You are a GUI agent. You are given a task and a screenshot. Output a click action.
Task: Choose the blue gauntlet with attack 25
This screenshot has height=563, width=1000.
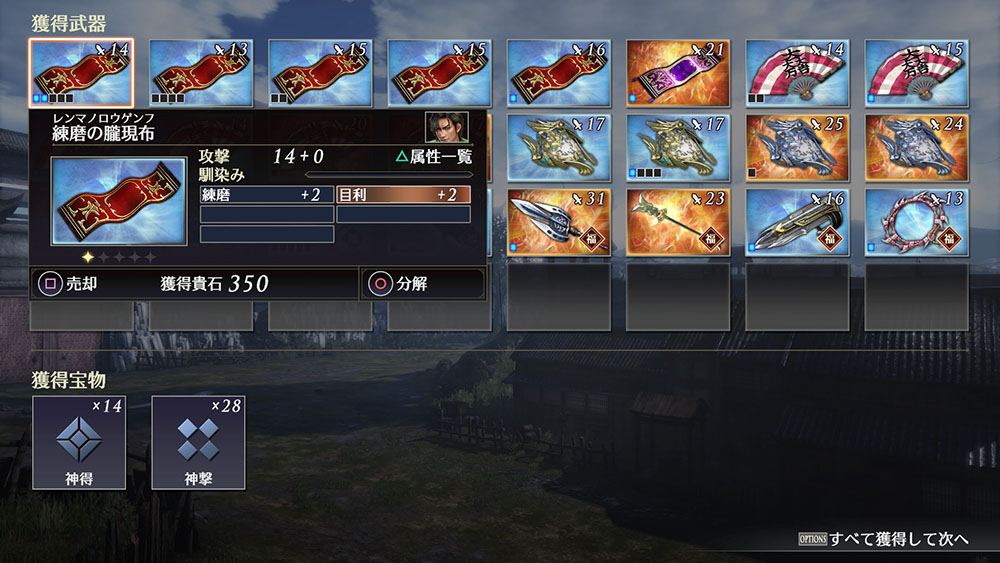(x=797, y=148)
